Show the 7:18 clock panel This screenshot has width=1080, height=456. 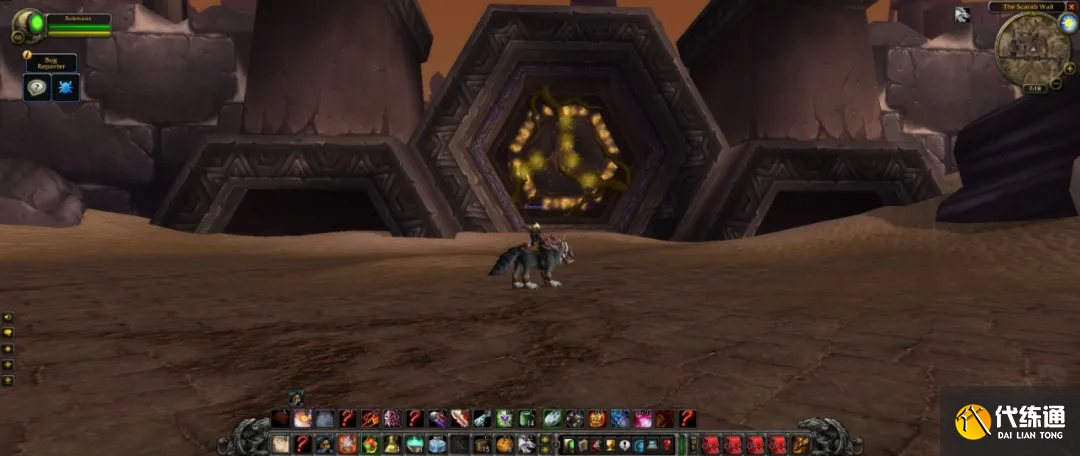1034,89
